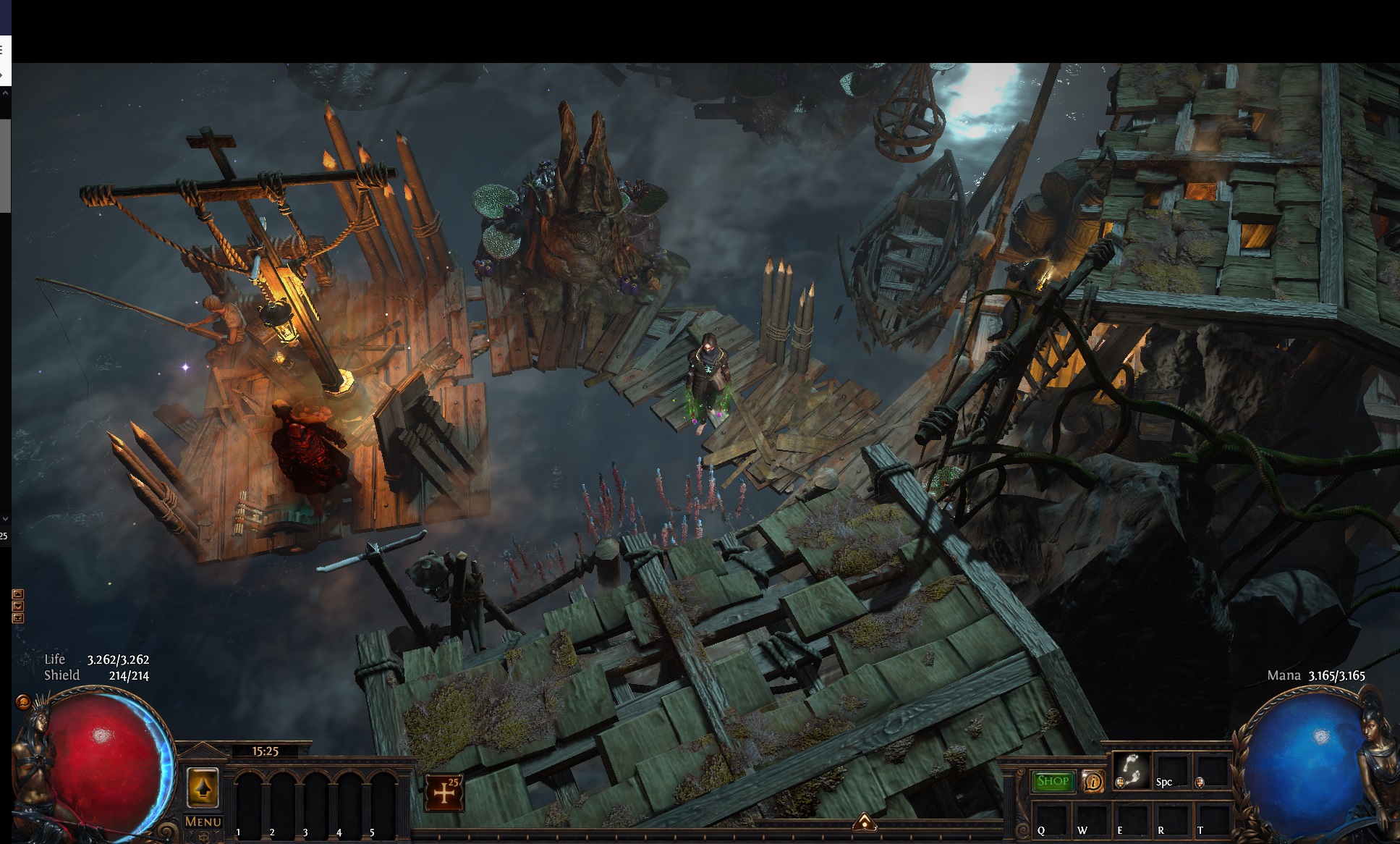Open the chat bubble icon above the life orb

[23, 701]
